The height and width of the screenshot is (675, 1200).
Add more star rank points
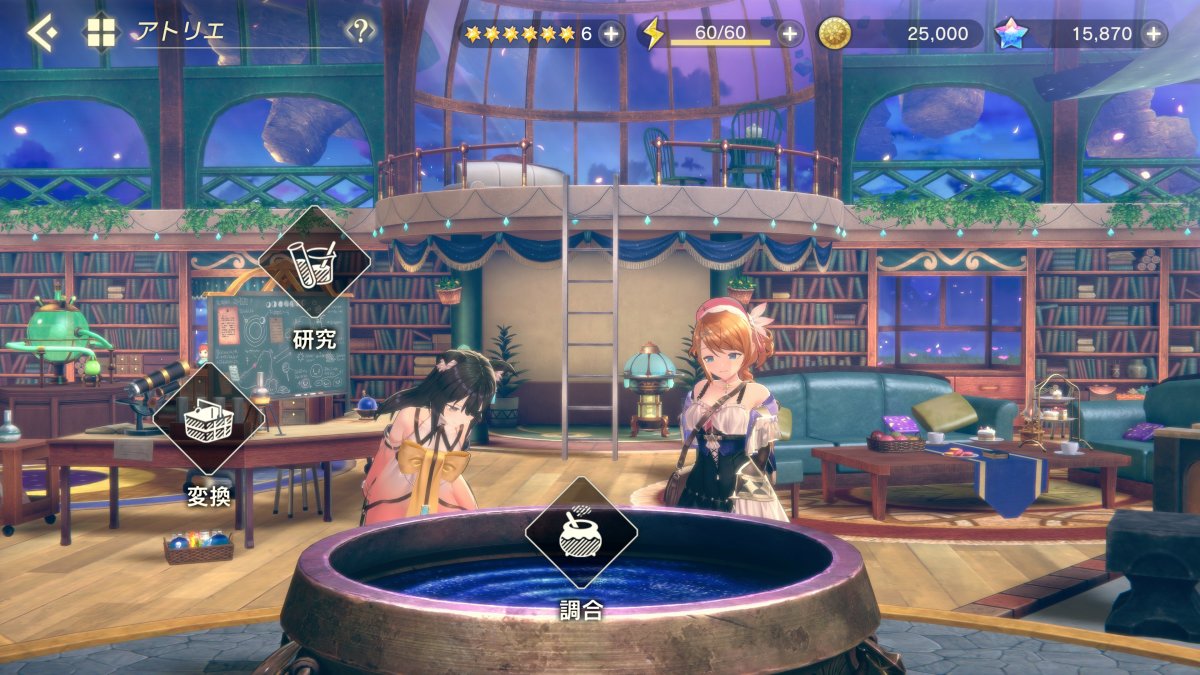pyautogui.click(x=611, y=34)
